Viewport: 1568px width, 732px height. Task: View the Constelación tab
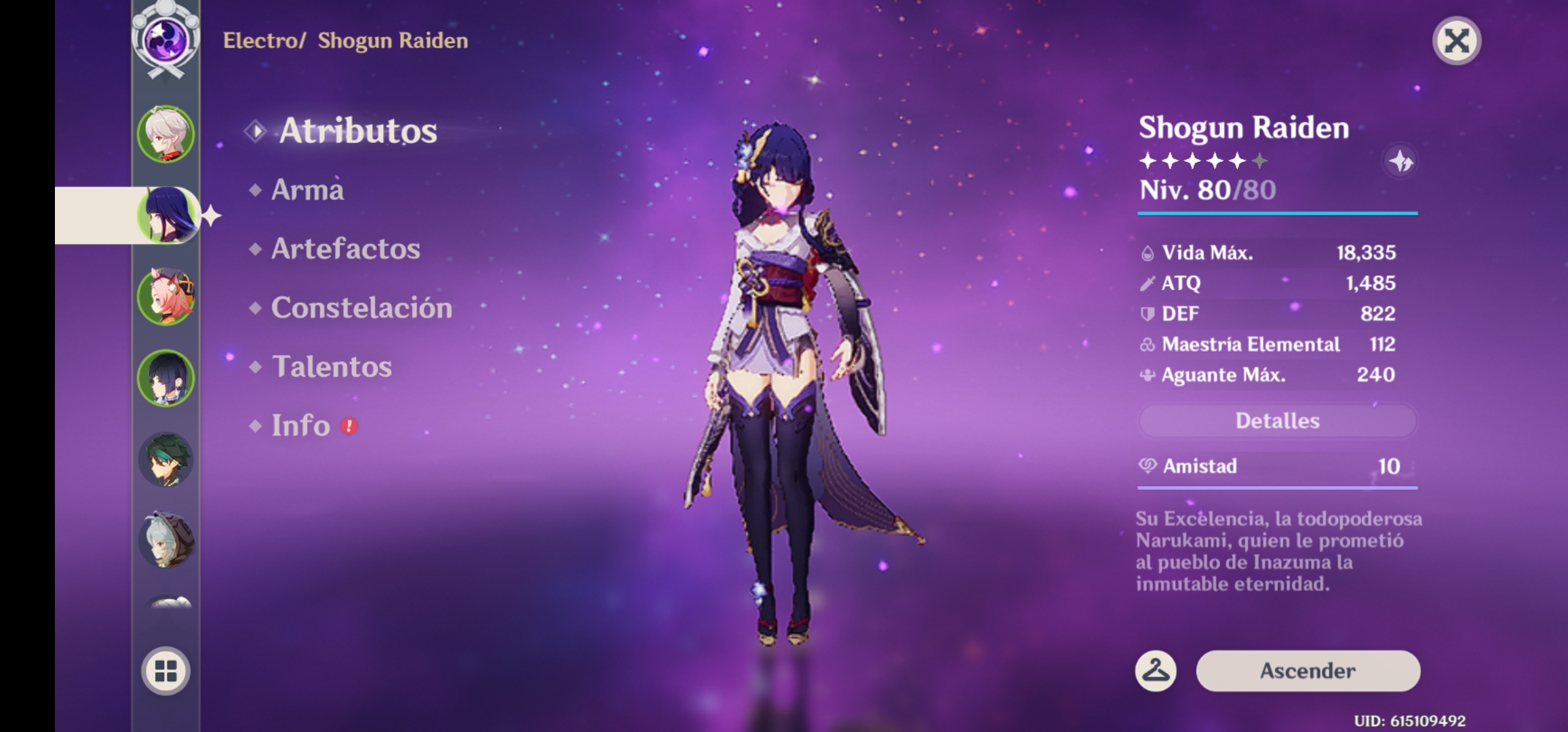point(361,308)
